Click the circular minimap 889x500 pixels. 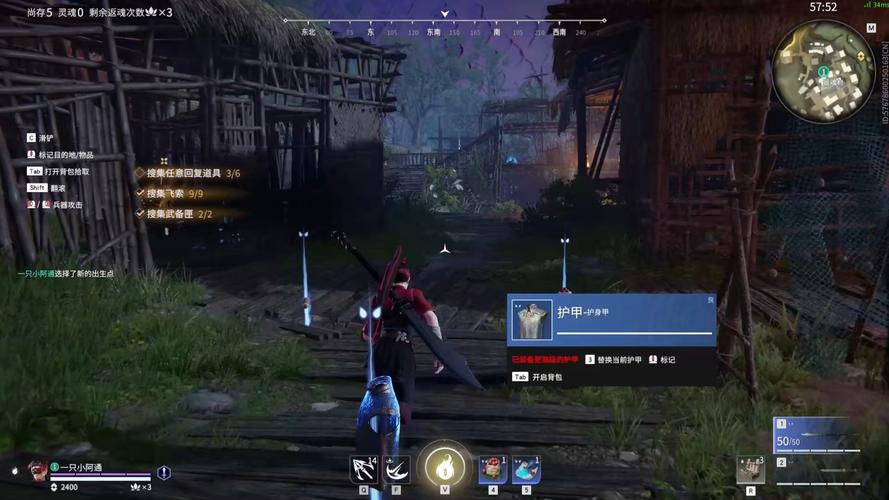[823, 71]
